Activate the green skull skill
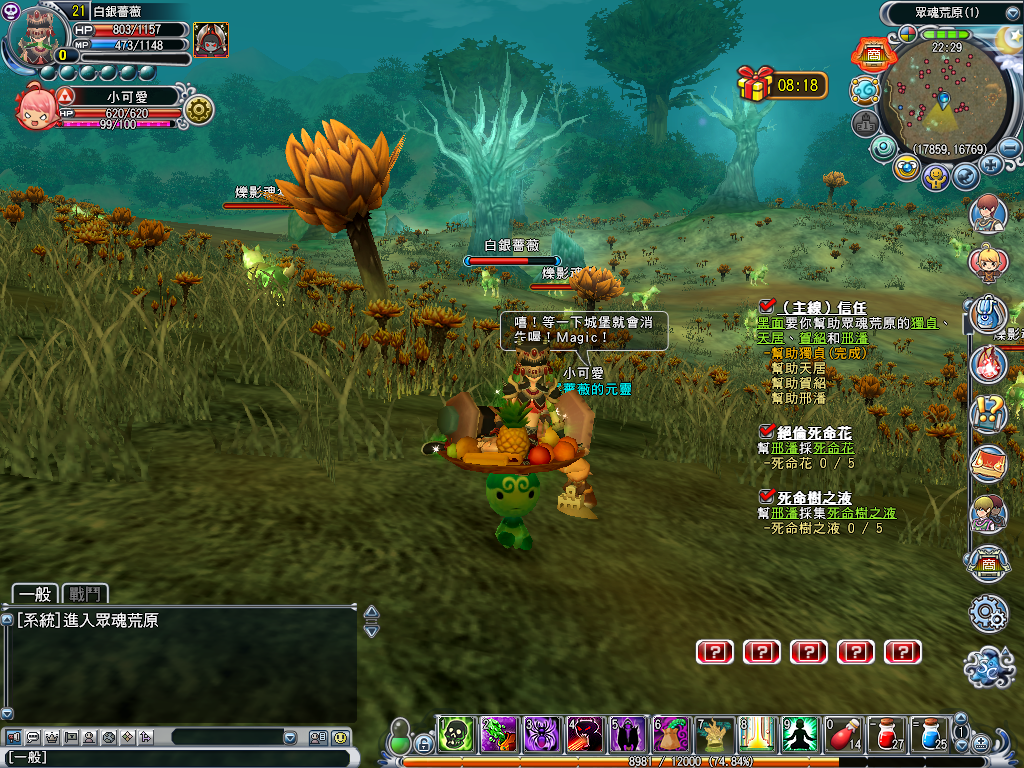The height and width of the screenshot is (768, 1024). 455,736
